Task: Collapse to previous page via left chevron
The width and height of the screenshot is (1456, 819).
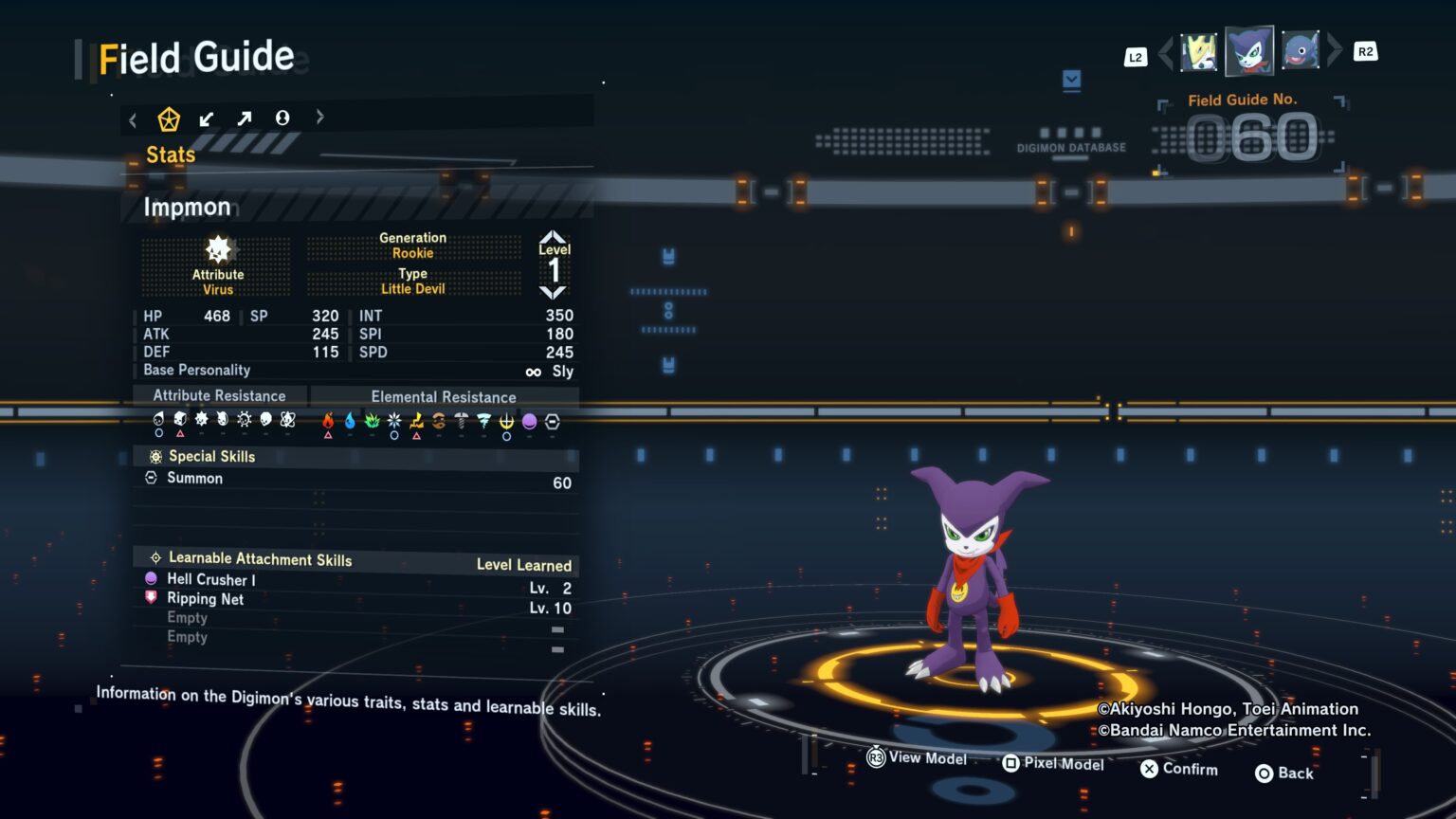Action: (133, 118)
